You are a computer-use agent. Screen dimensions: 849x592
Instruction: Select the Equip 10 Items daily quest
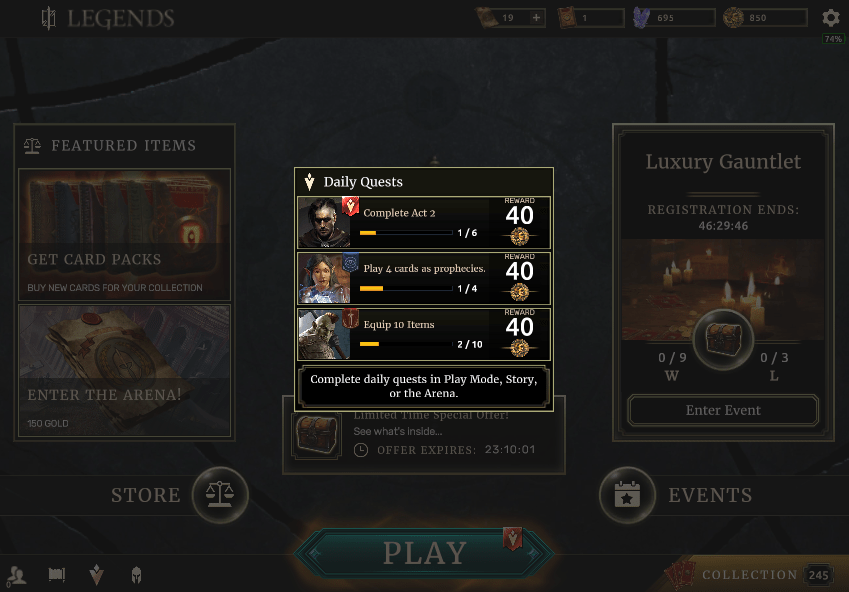pyautogui.click(x=424, y=334)
